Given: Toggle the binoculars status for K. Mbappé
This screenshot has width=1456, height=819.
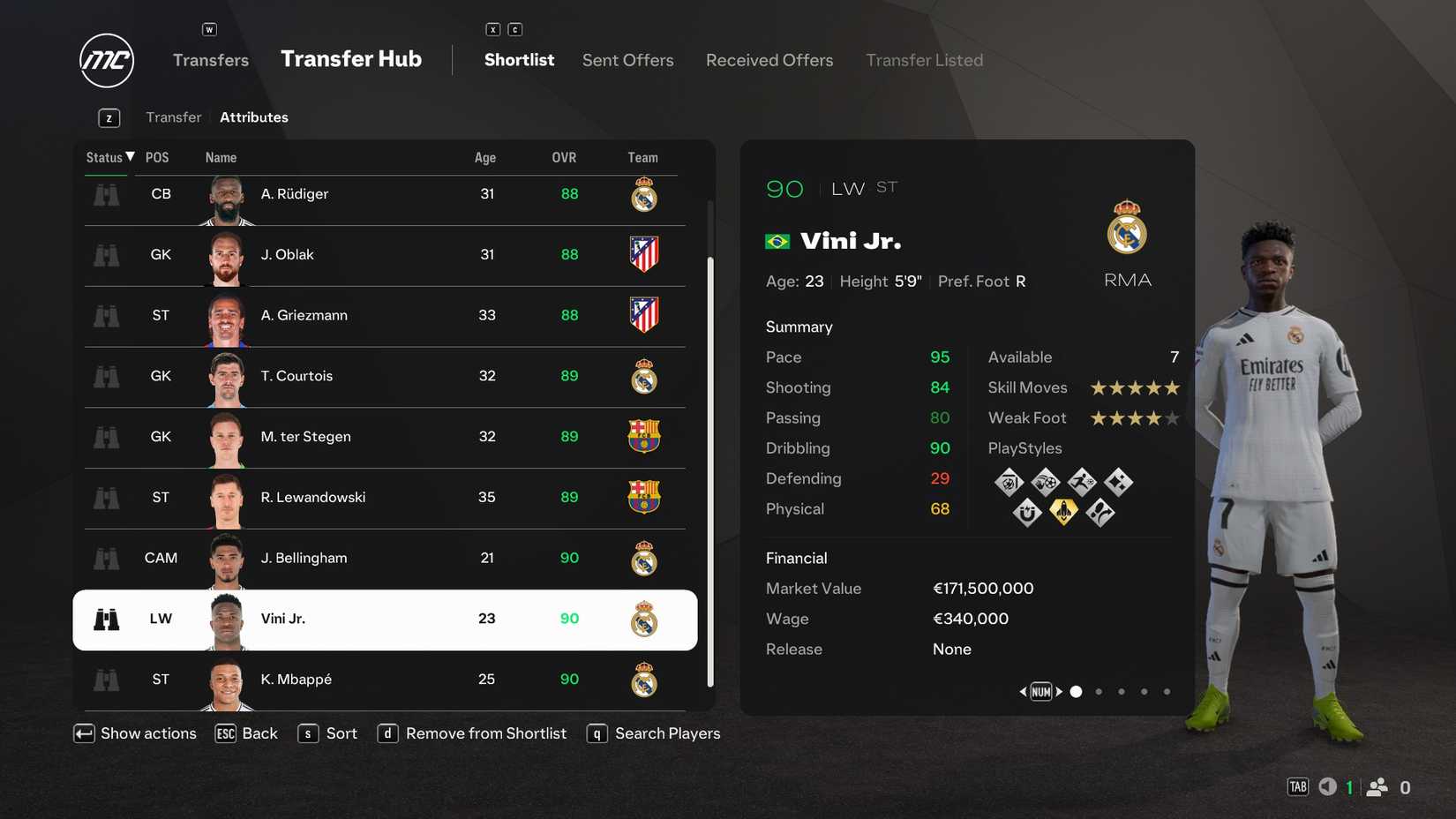Looking at the screenshot, I should click(x=106, y=680).
